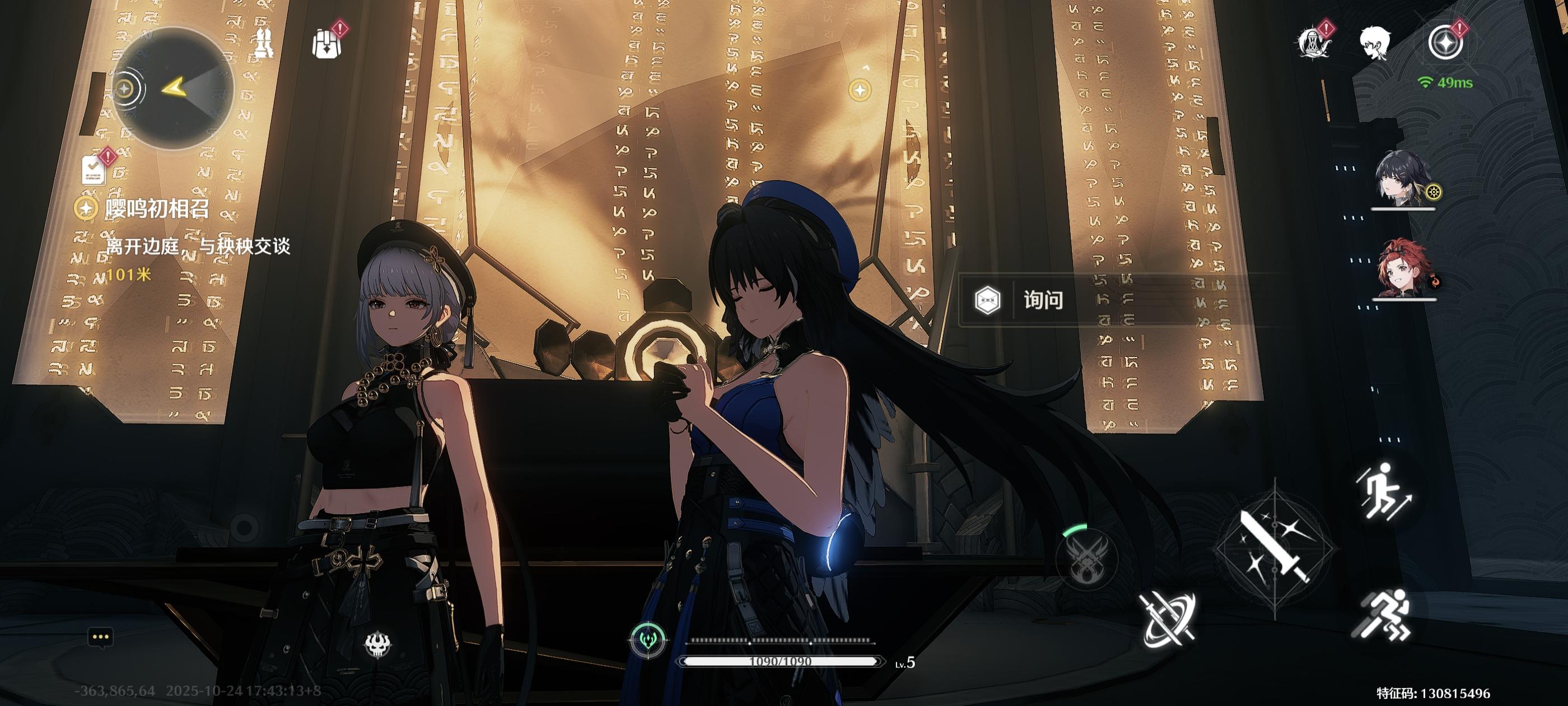Open the quest checklist icon with alert

(94, 168)
